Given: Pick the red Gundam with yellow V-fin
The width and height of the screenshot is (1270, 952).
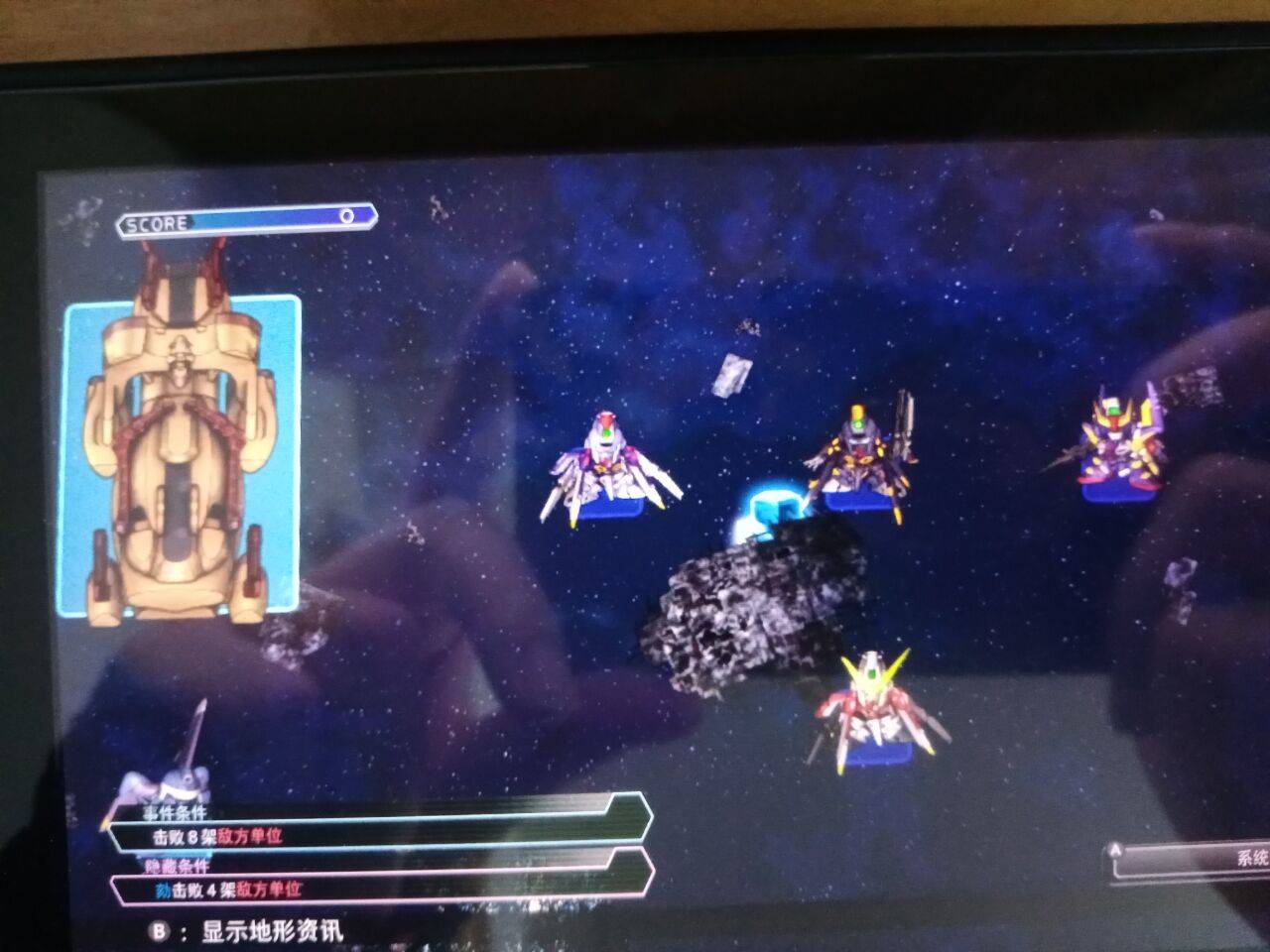Looking at the screenshot, I should tap(874, 706).
